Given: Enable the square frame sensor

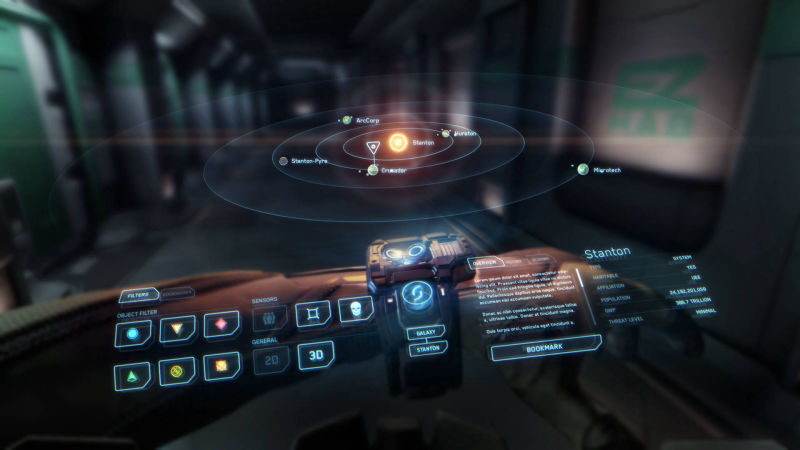Looking at the screenshot, I should (x=313, y=314).
